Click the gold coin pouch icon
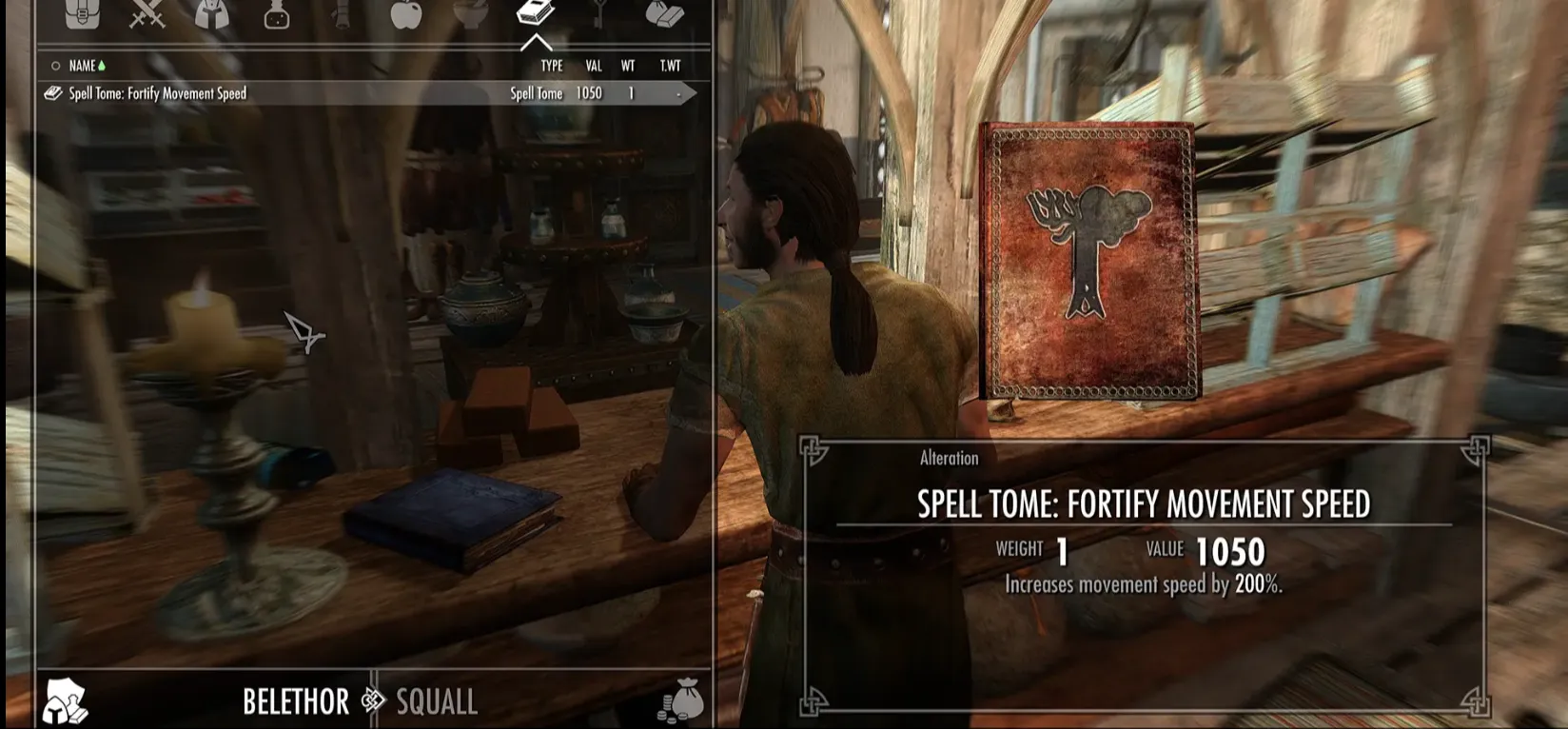 (x=681, y=701)
